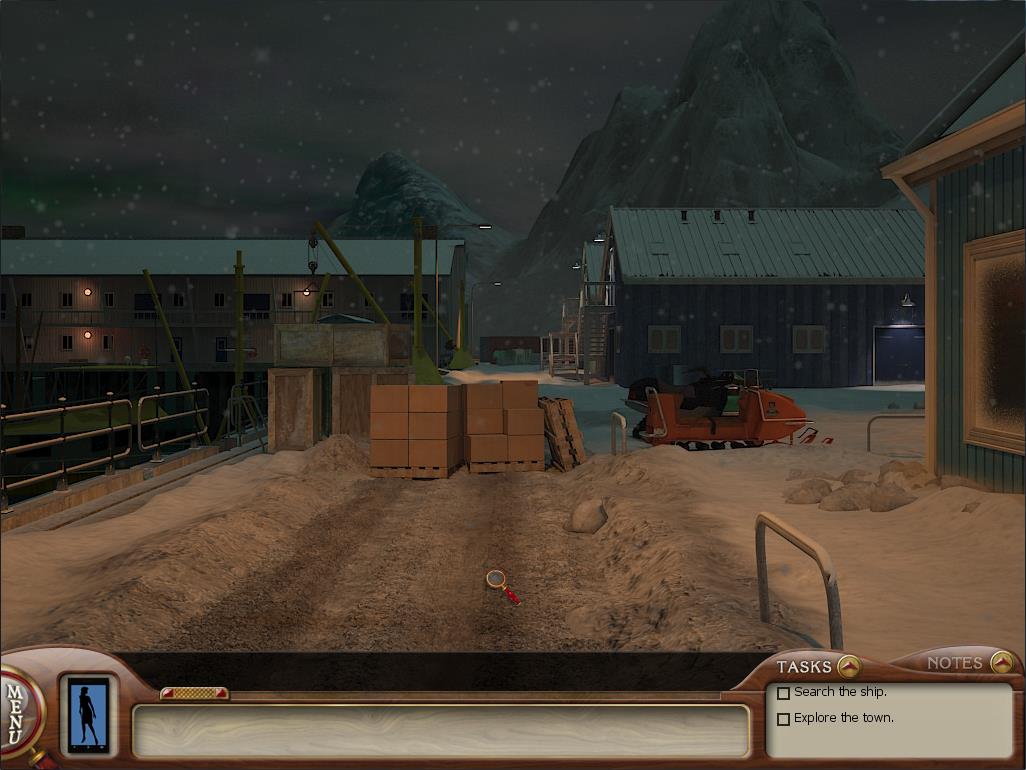The width and height of the screenshot is (1026, 770).
Task: Check the 'Explore the town' task box
Action: coord(784,719)
